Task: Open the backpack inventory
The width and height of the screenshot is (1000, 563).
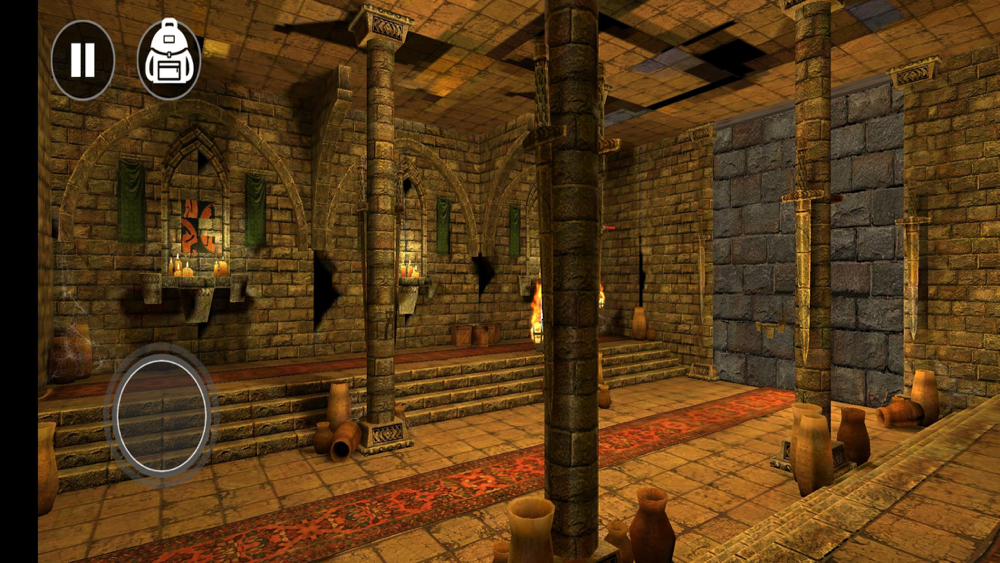Action: point(169,60)
